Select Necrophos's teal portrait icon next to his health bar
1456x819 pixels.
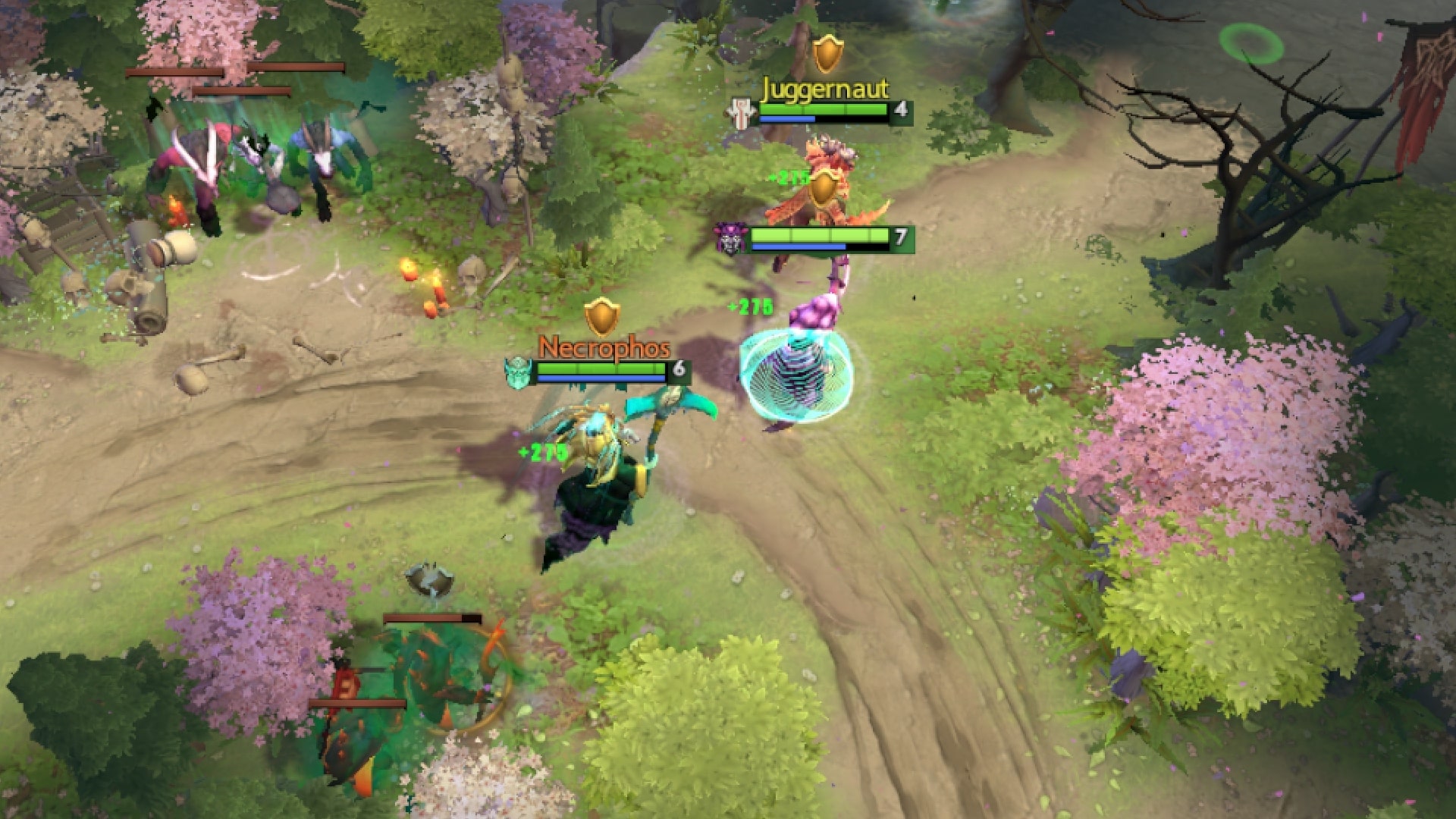(x=519, y=372)
